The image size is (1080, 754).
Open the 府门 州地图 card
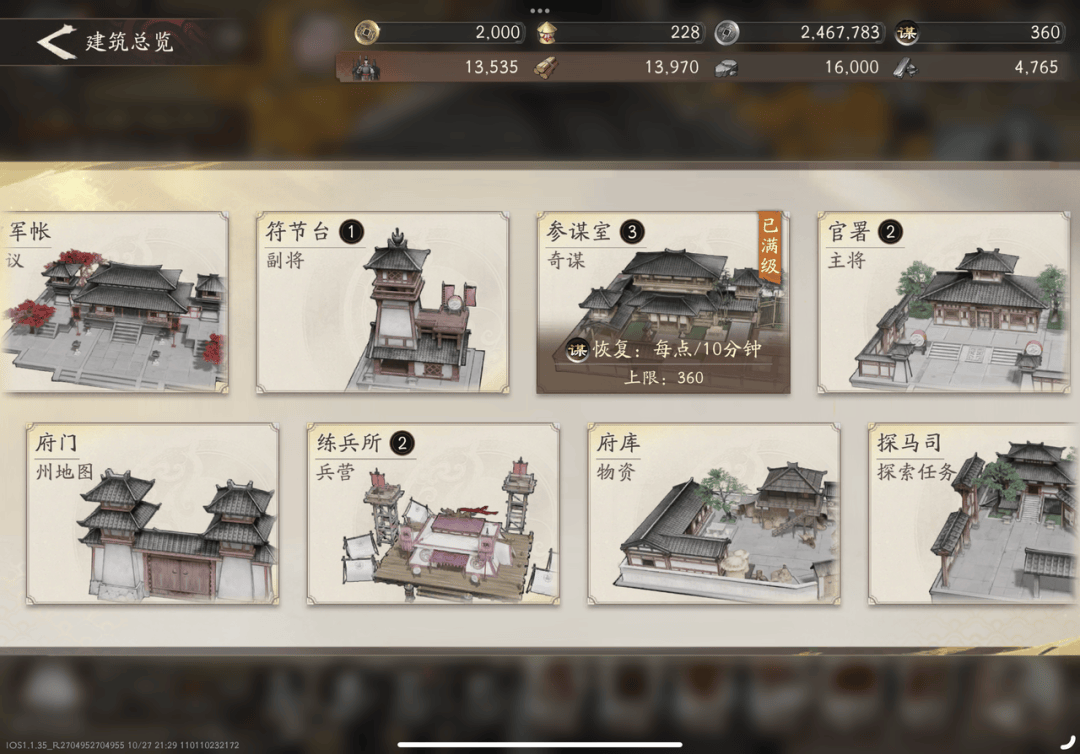pyautogui.click(x=152, y=514)
